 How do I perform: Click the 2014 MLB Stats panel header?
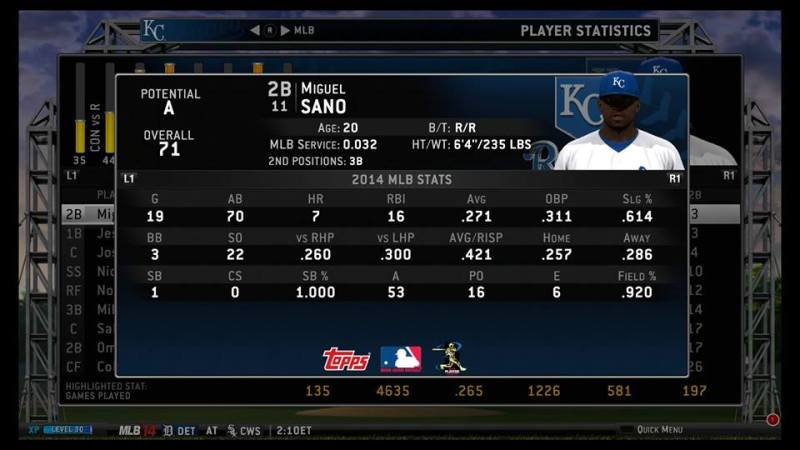pyautogui.click(x=400, y=179)
